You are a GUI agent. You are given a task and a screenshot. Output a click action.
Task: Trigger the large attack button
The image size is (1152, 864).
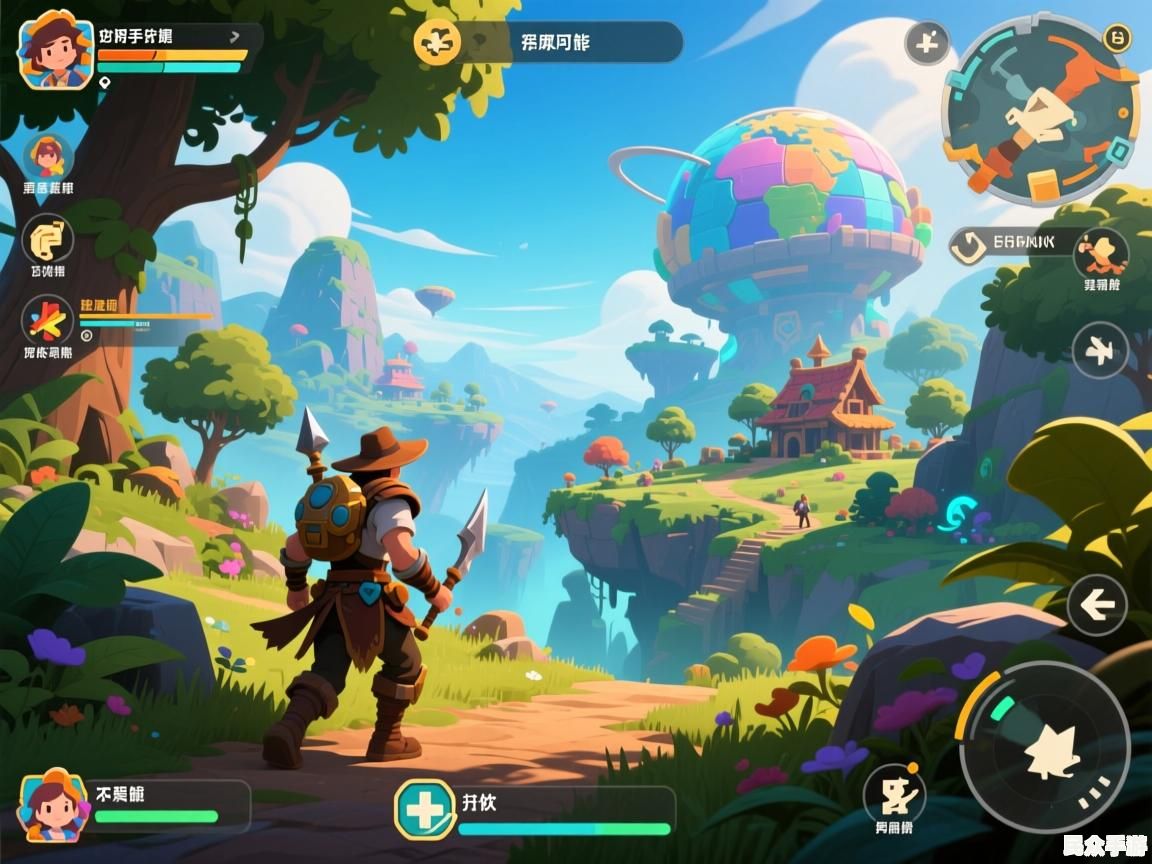[x=1044, y=747]
